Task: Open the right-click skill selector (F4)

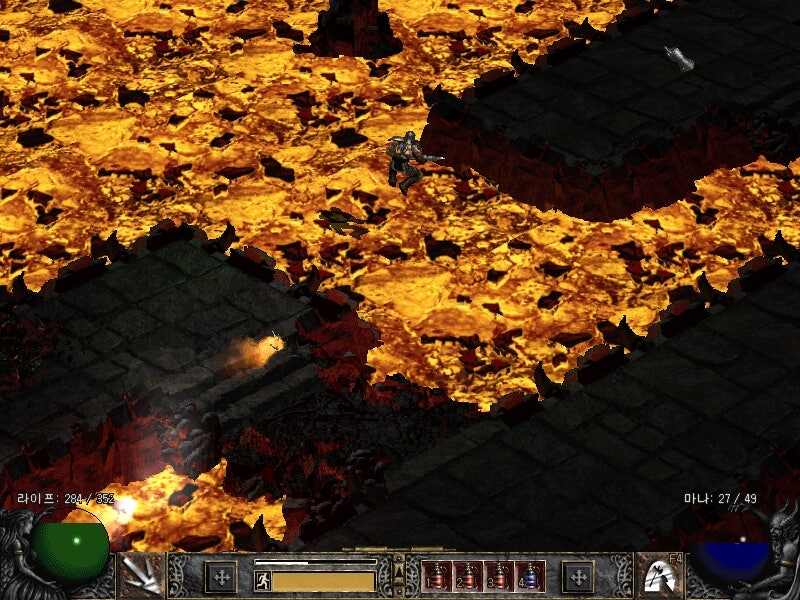Action: [659, 575]
